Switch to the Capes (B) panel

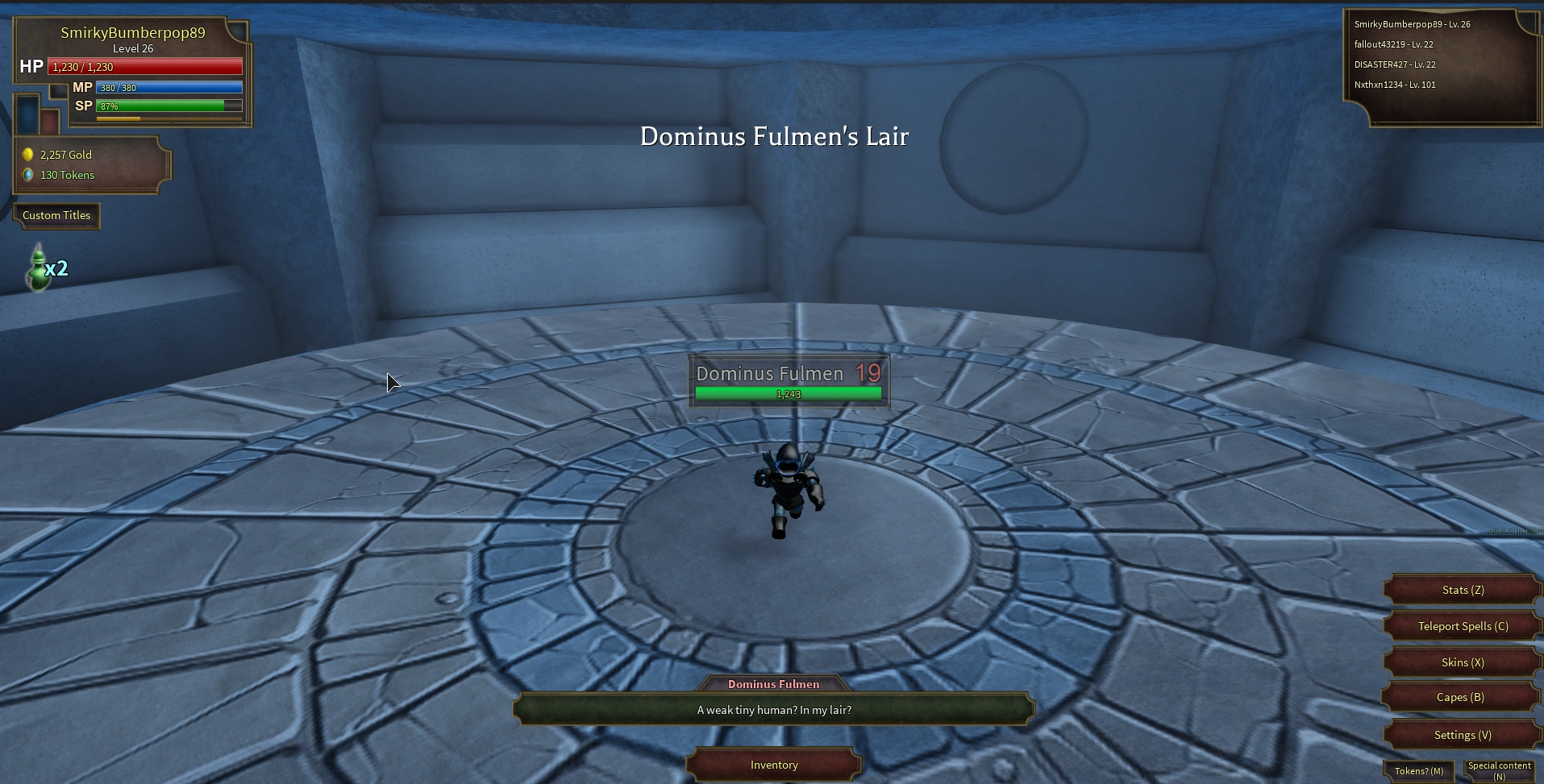click(x=1461, y=697)
